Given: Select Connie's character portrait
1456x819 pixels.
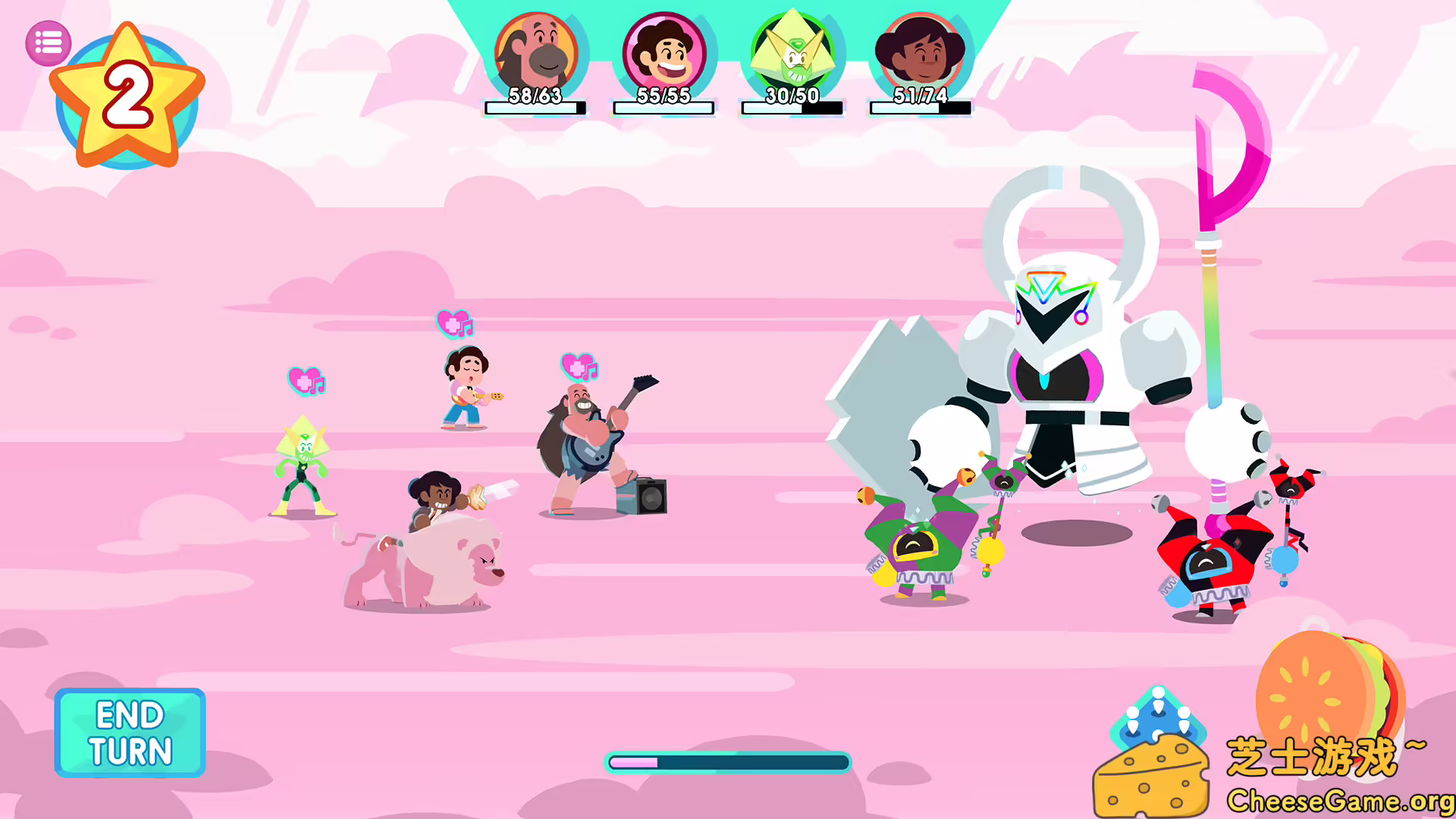Looking at the screenshot, I should [x=920, y=53].
